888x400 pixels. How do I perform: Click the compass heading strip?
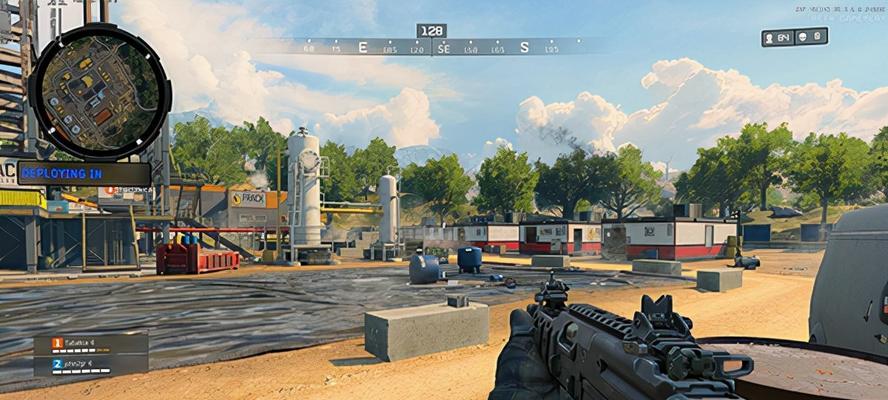(432, 47)
